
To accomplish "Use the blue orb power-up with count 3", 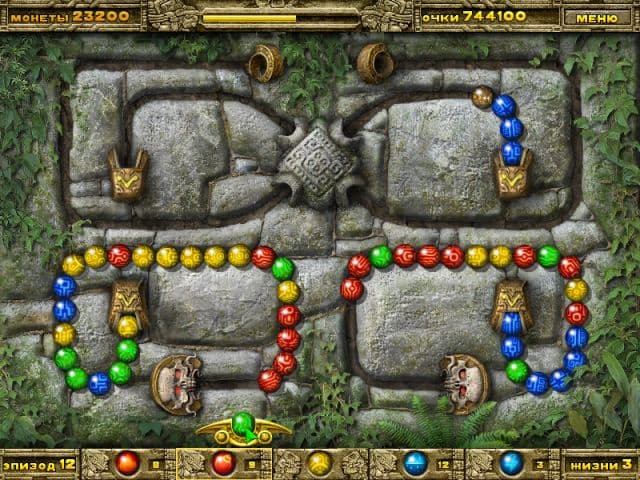I will [x=512, y=463].
